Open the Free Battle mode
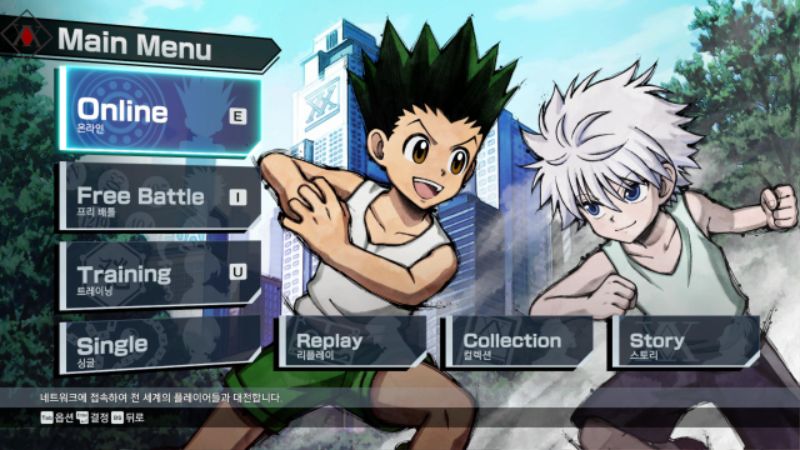The height and width of the screenshot is (450, 800). tap(158, 197)
